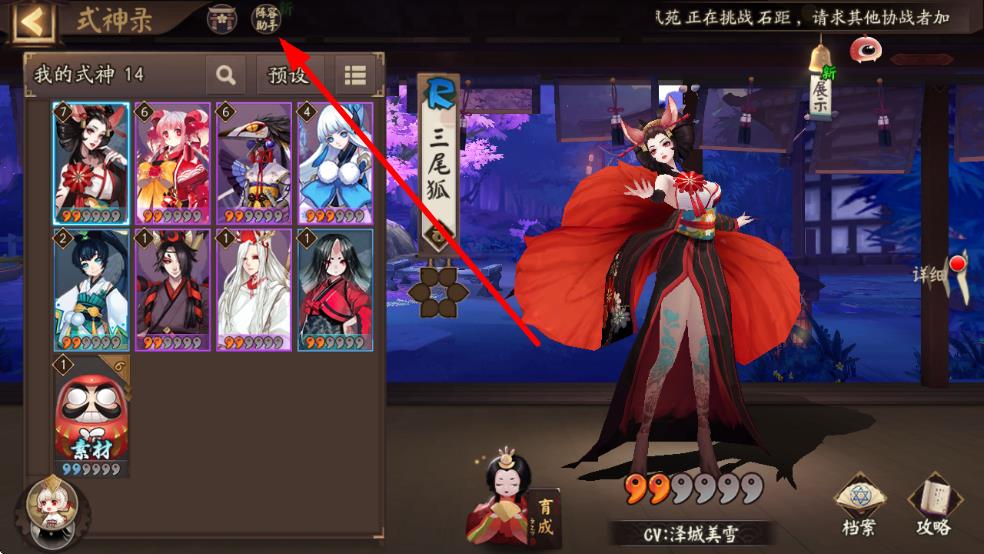Choose the red daruma 素材 card

[91, 416]
